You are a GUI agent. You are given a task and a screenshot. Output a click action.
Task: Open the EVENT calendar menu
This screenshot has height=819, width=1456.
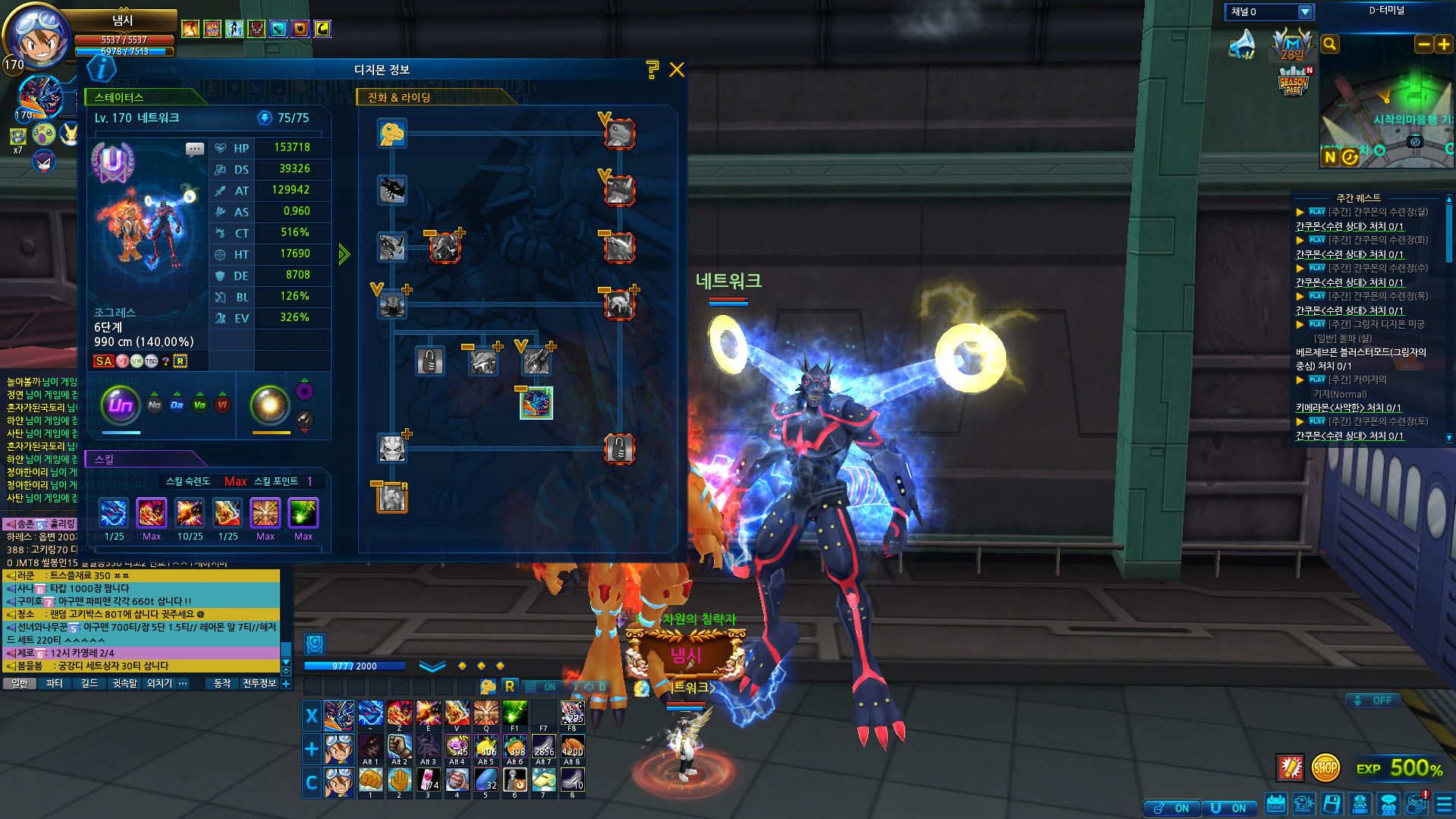pyautogui.click(x=1276, y=803)
